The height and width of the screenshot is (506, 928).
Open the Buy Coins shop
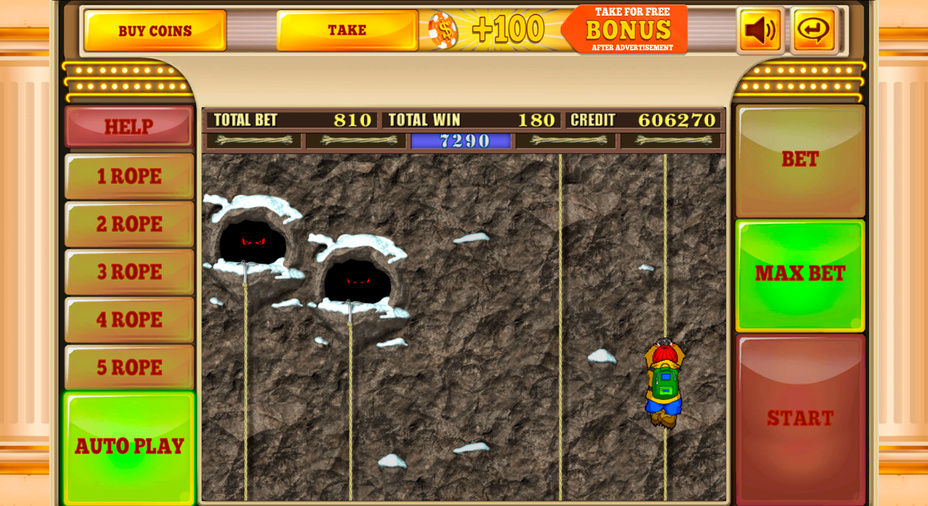pyautogui.click(x=155, y=31)
